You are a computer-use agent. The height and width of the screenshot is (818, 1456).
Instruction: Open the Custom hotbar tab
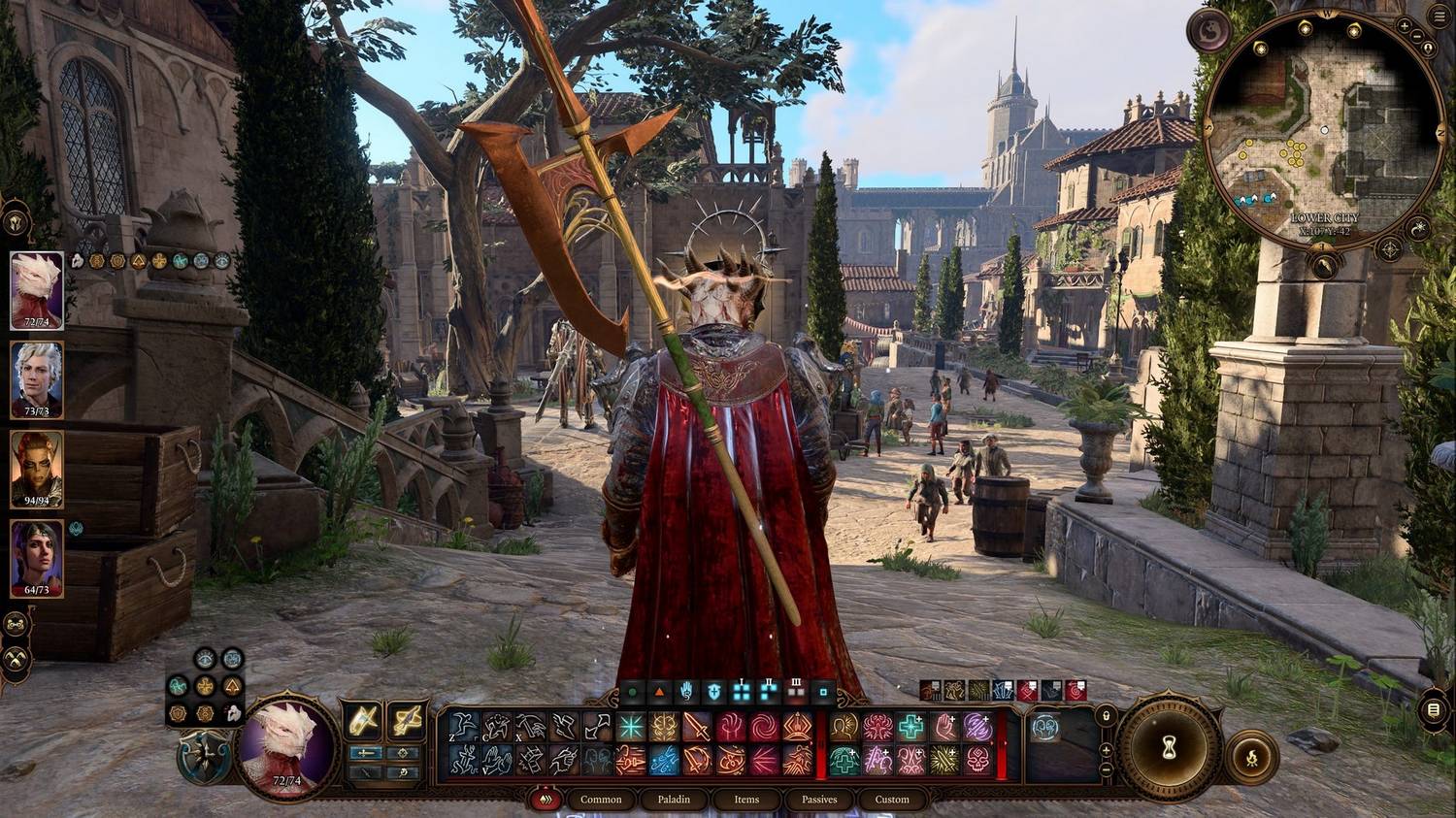892,800
